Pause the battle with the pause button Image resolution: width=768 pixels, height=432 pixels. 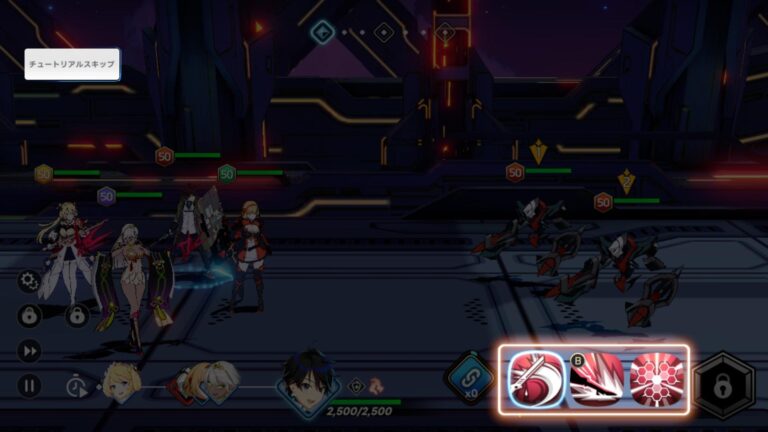tap(29, 385)
